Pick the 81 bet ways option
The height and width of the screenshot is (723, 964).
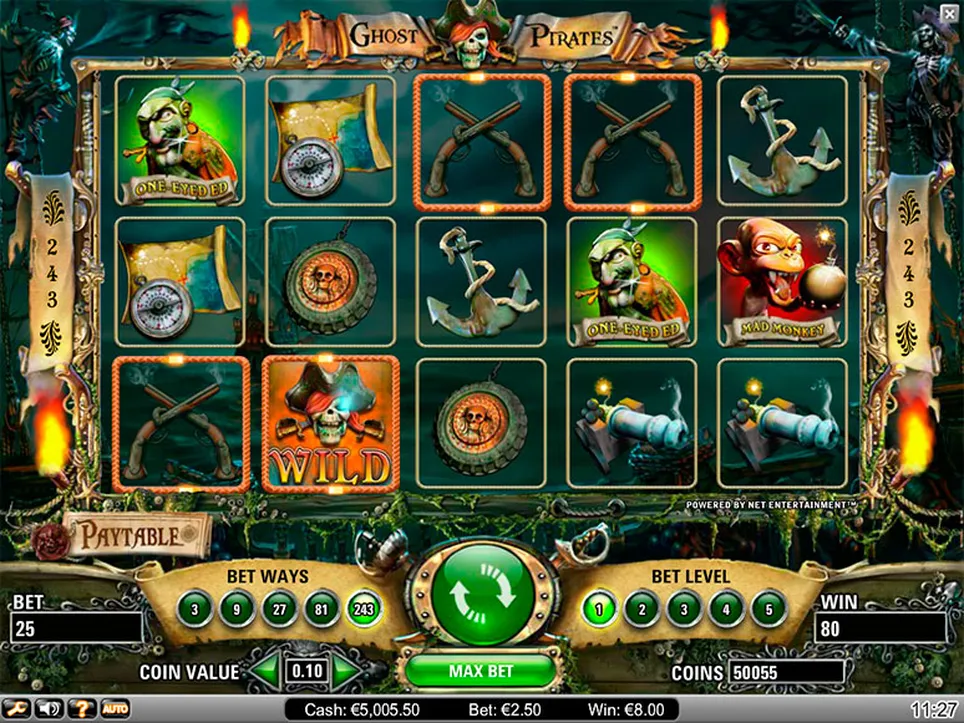click(x=318, y=606)
